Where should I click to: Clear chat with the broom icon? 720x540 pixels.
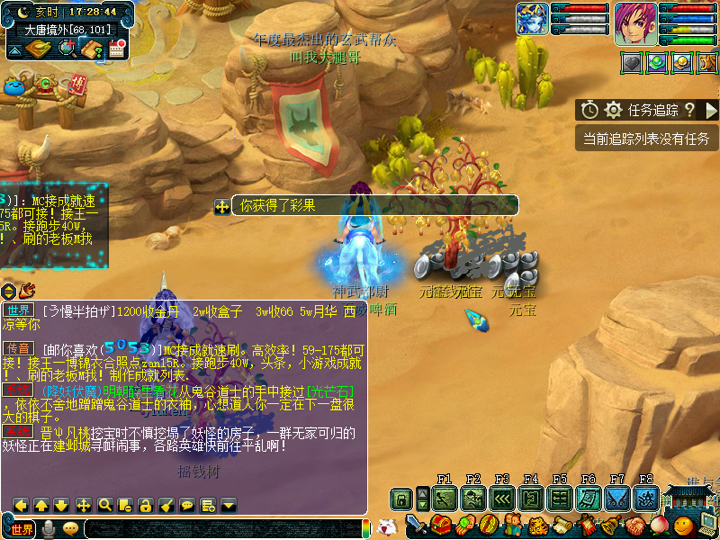tap(166, 505)
